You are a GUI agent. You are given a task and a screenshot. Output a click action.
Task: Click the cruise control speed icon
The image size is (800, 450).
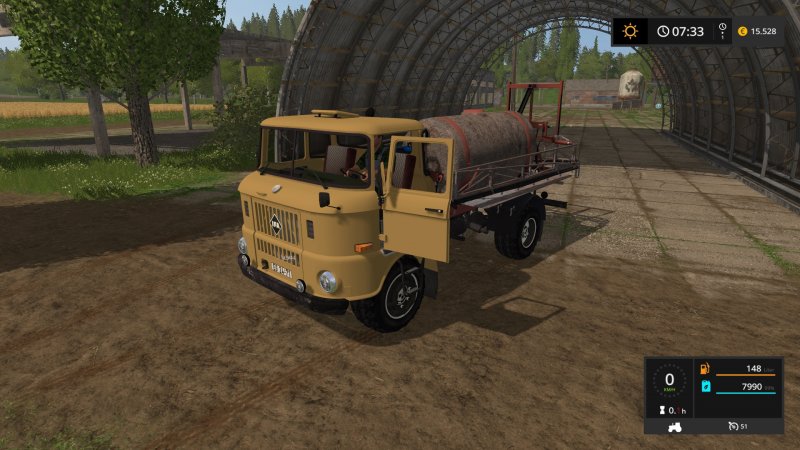(734, 427)
